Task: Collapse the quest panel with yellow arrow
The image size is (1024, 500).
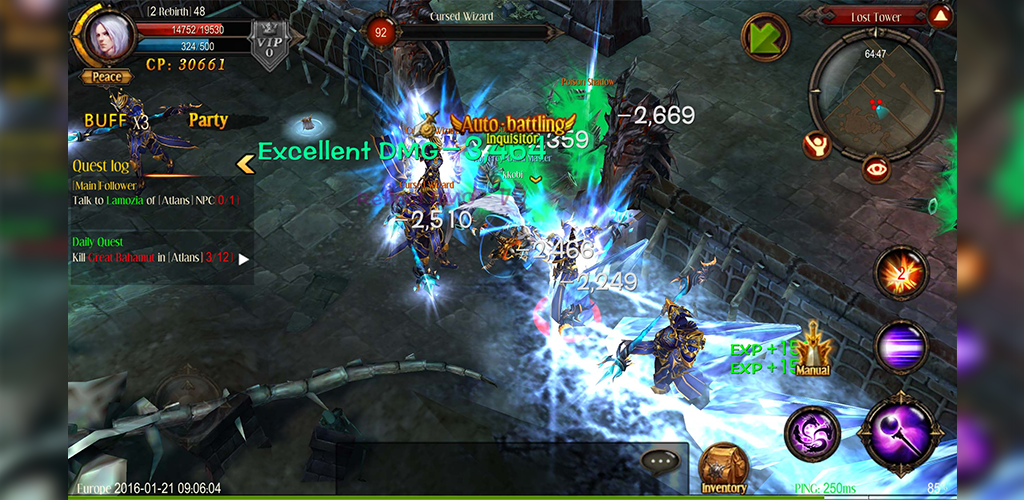Action: [243, 163]
